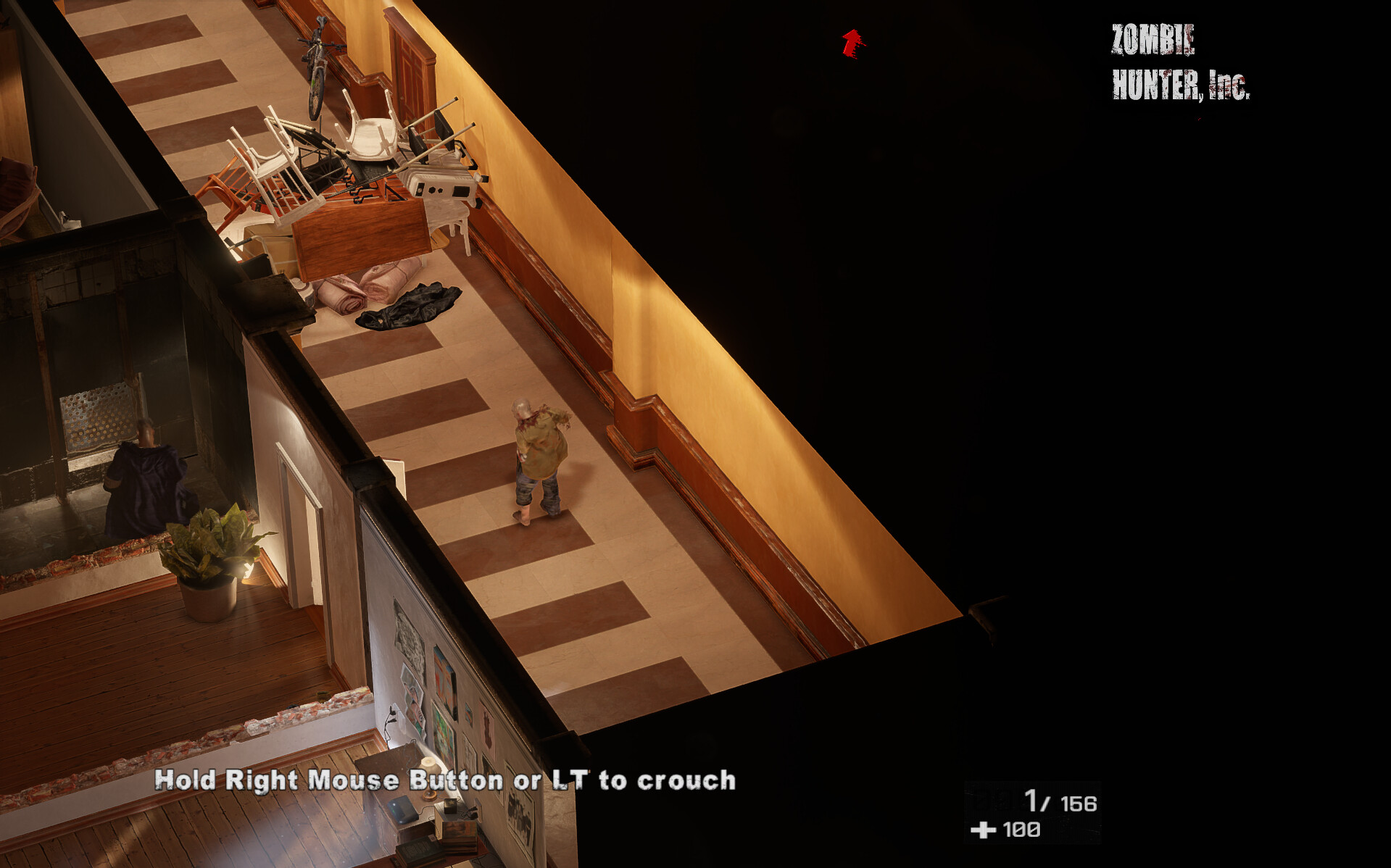The image size is (1391, 868).
Task: Click the ZOMBIE HUNTER, Inc. logo
Action: tap(1179, 62)
